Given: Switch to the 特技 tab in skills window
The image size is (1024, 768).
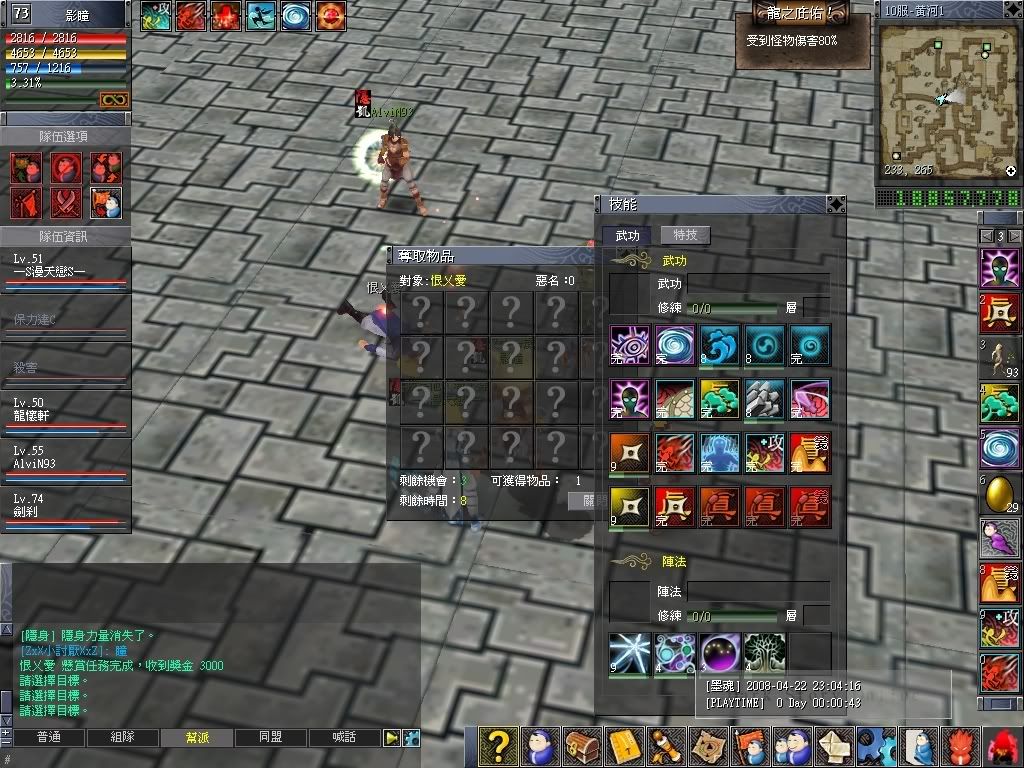Looking at the screenshot, I should (685, 235).
